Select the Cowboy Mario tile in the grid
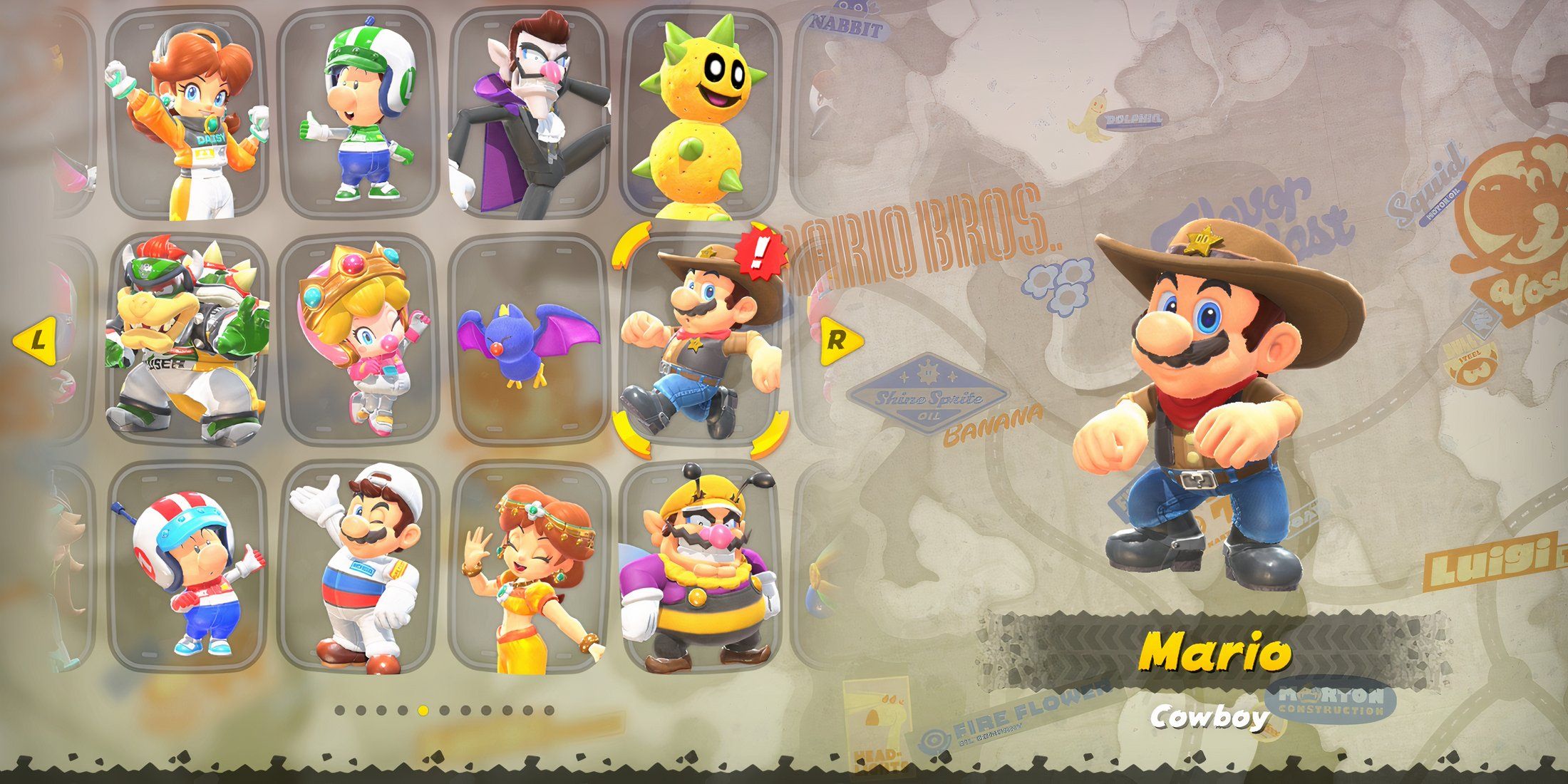This screenshot has width=1568, height=784. [701, 341]
